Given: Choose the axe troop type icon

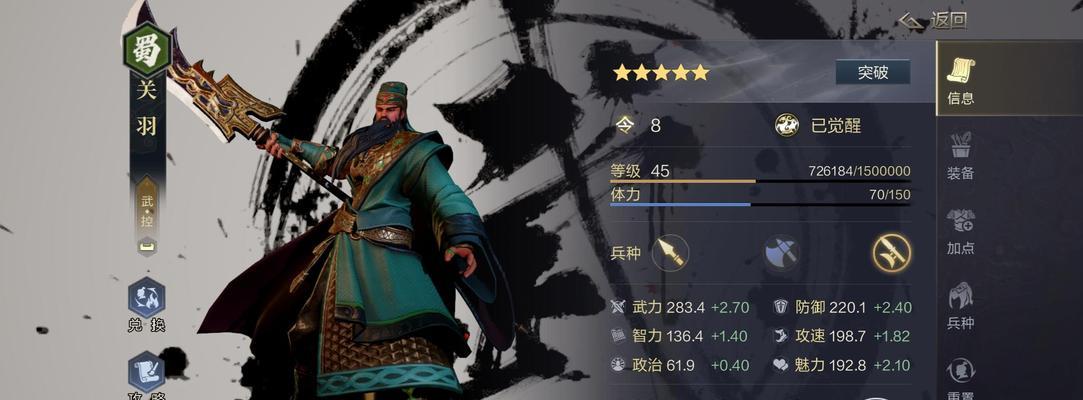Looking at the screenshot, I should [781, 253].
